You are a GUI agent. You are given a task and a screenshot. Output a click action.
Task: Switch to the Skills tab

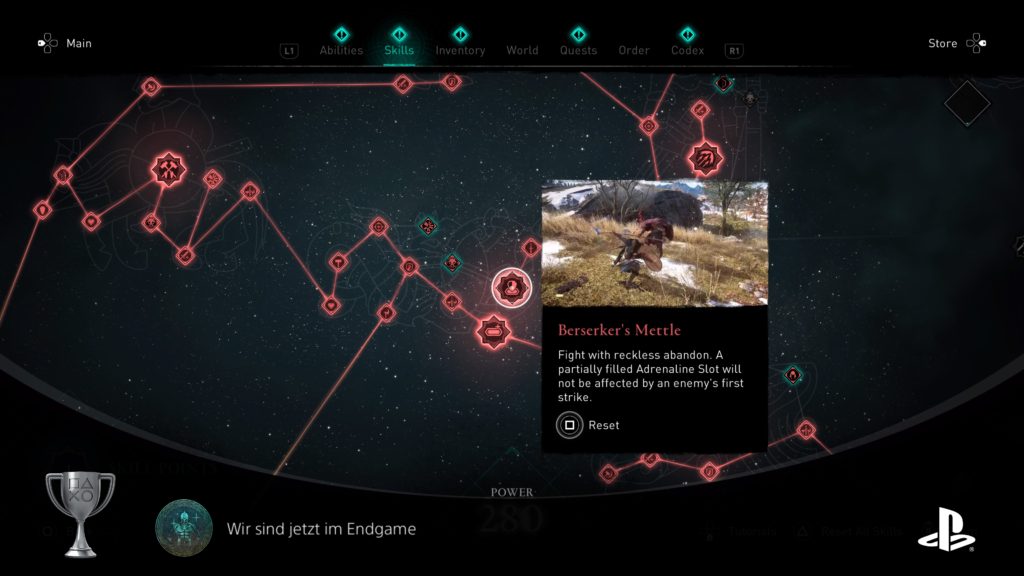[399, 50]
